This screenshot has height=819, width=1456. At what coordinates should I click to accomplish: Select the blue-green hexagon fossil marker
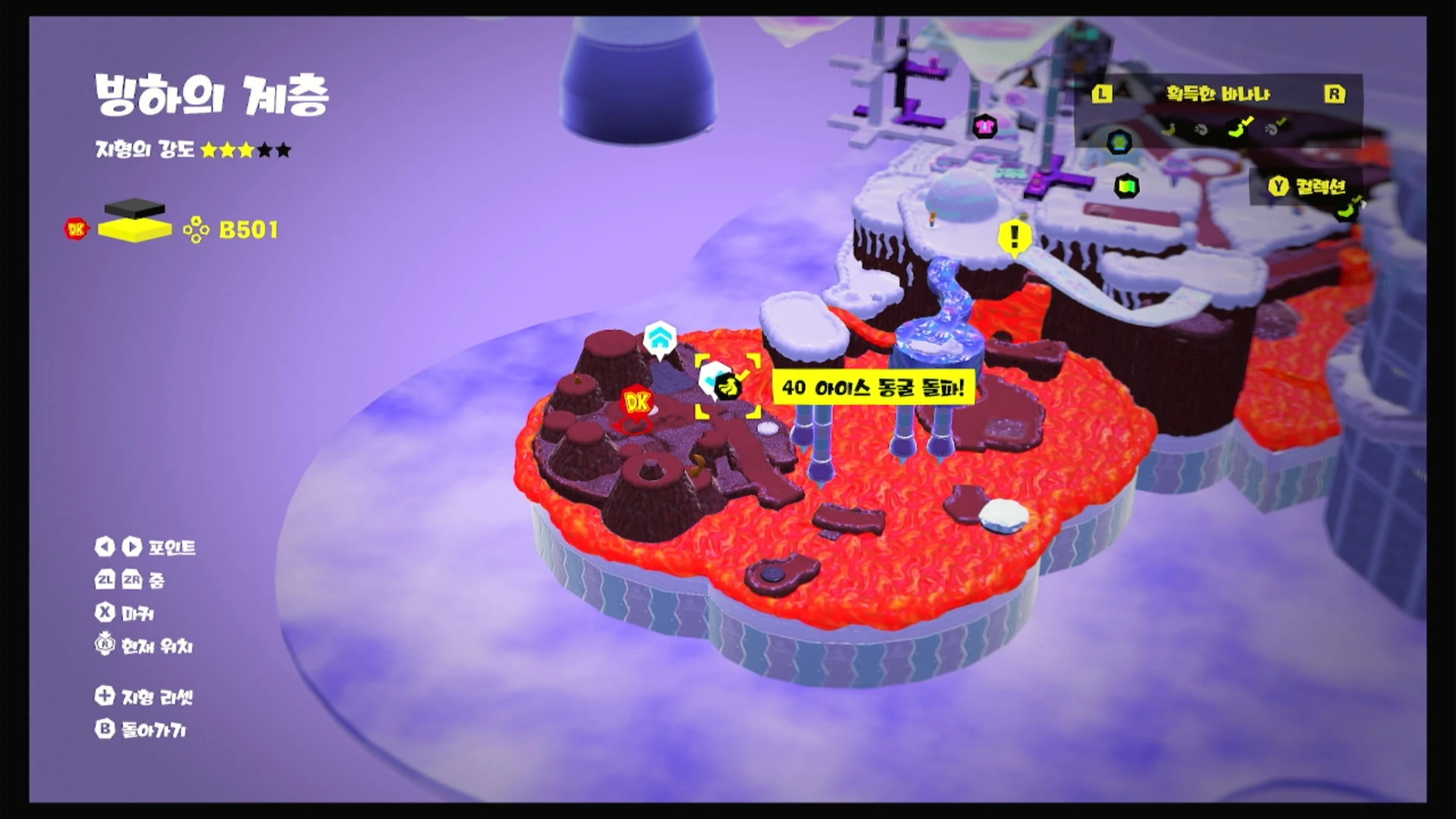[1119, 142]
